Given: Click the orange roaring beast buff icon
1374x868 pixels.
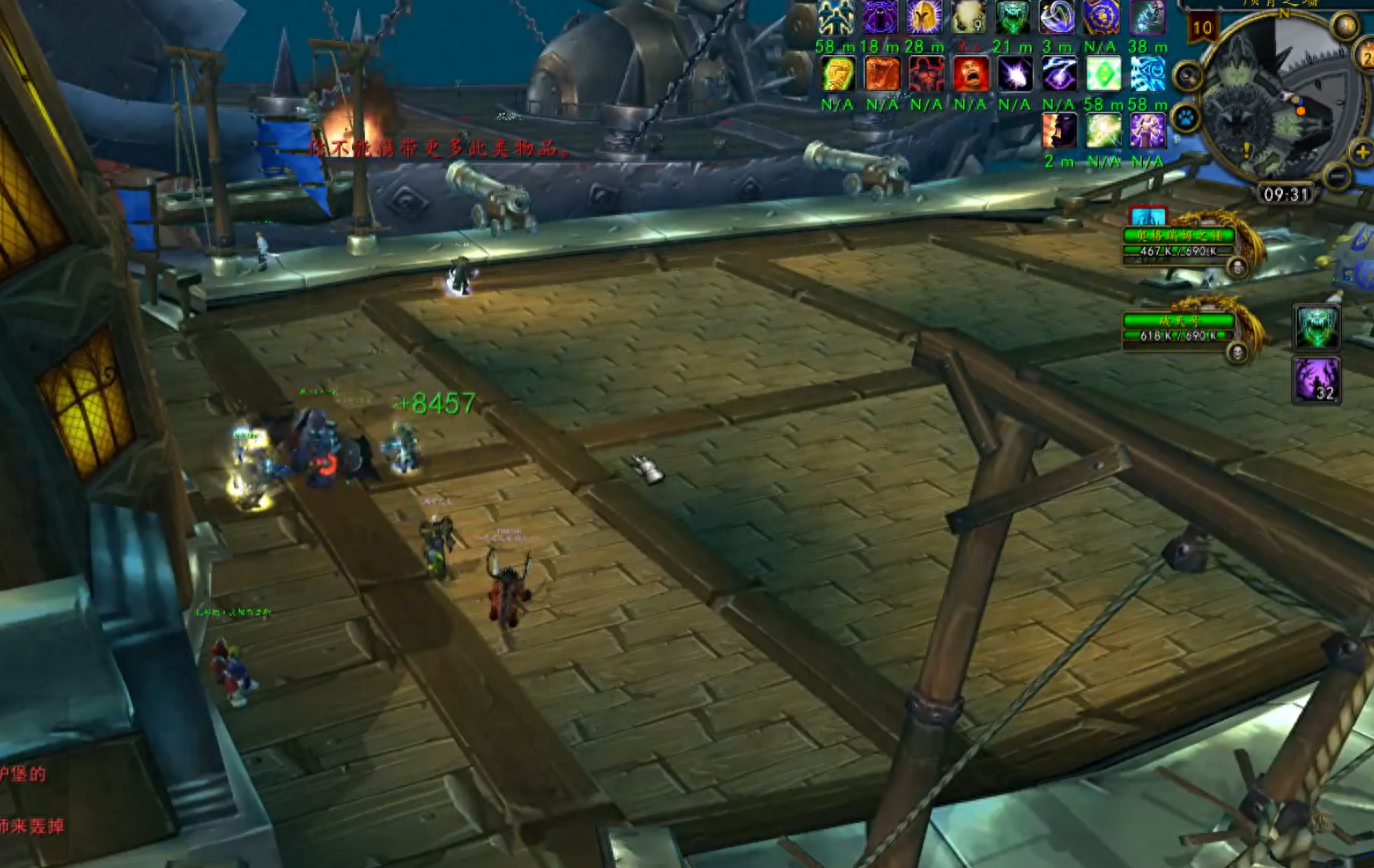Looking at the screenshot, I should pos(882,73).
